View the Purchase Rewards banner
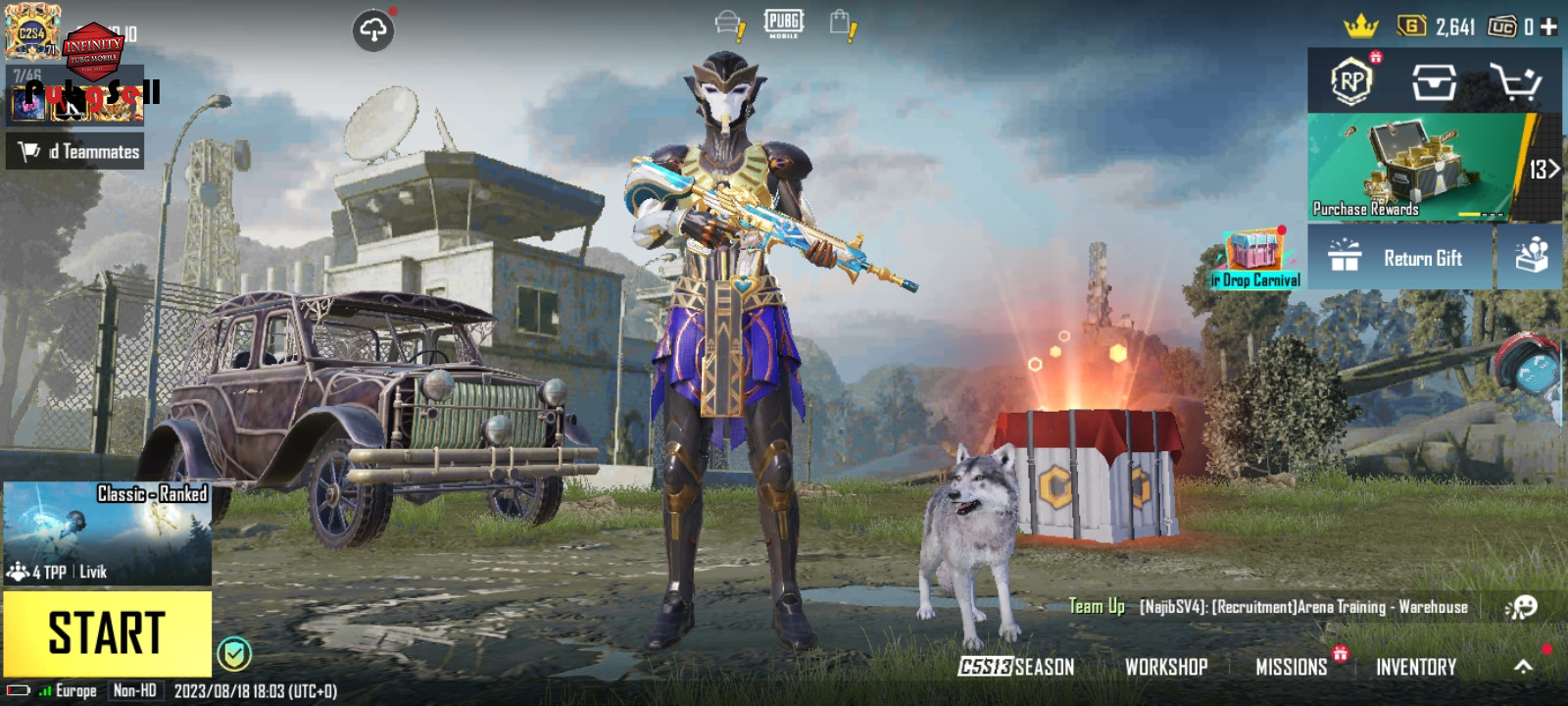 point(1416,167)
